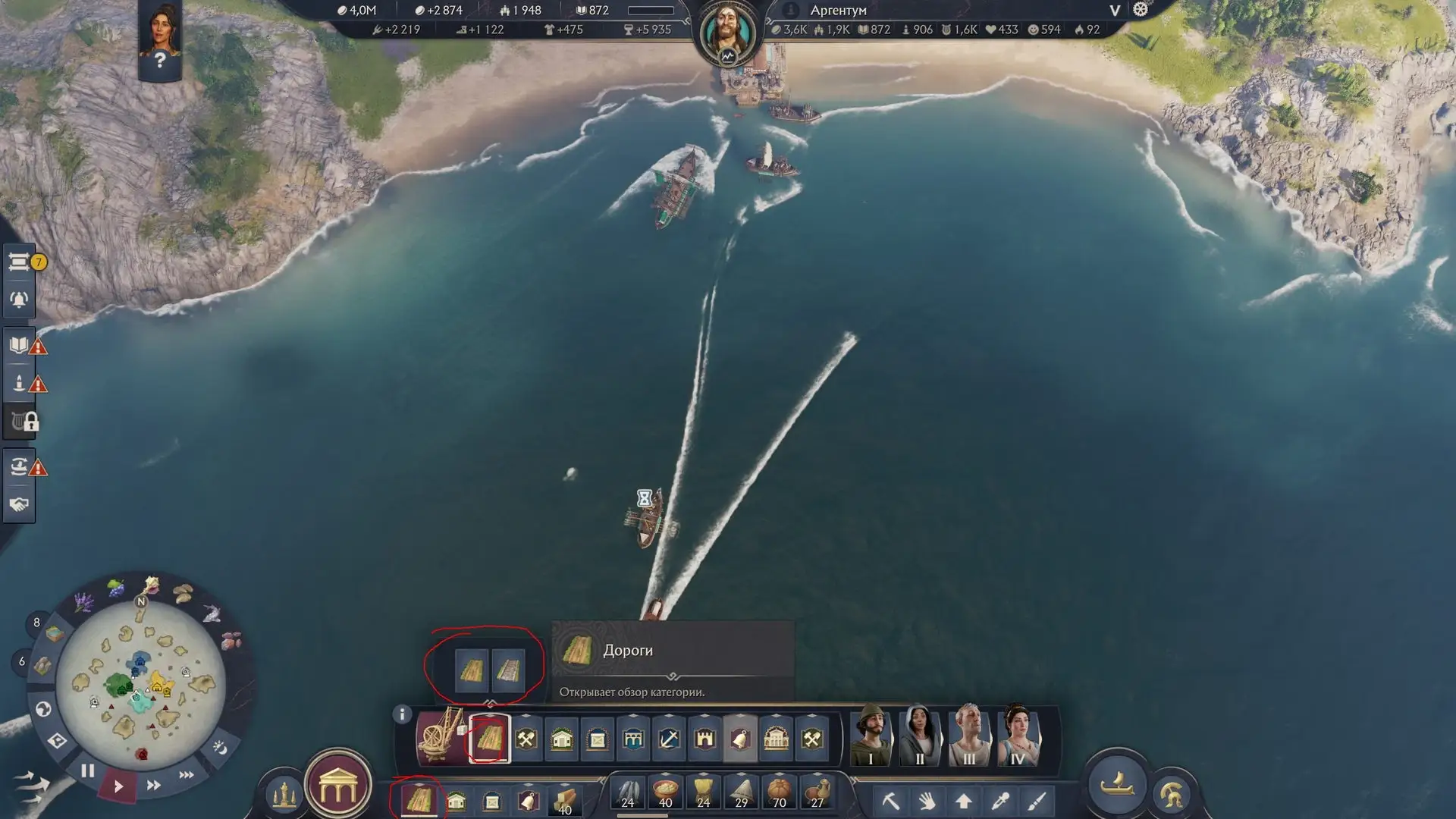Set game speed to double fast-forward
Viewport: 1456px width, 819px height.
pyautogui.click(x=153, y=785)
